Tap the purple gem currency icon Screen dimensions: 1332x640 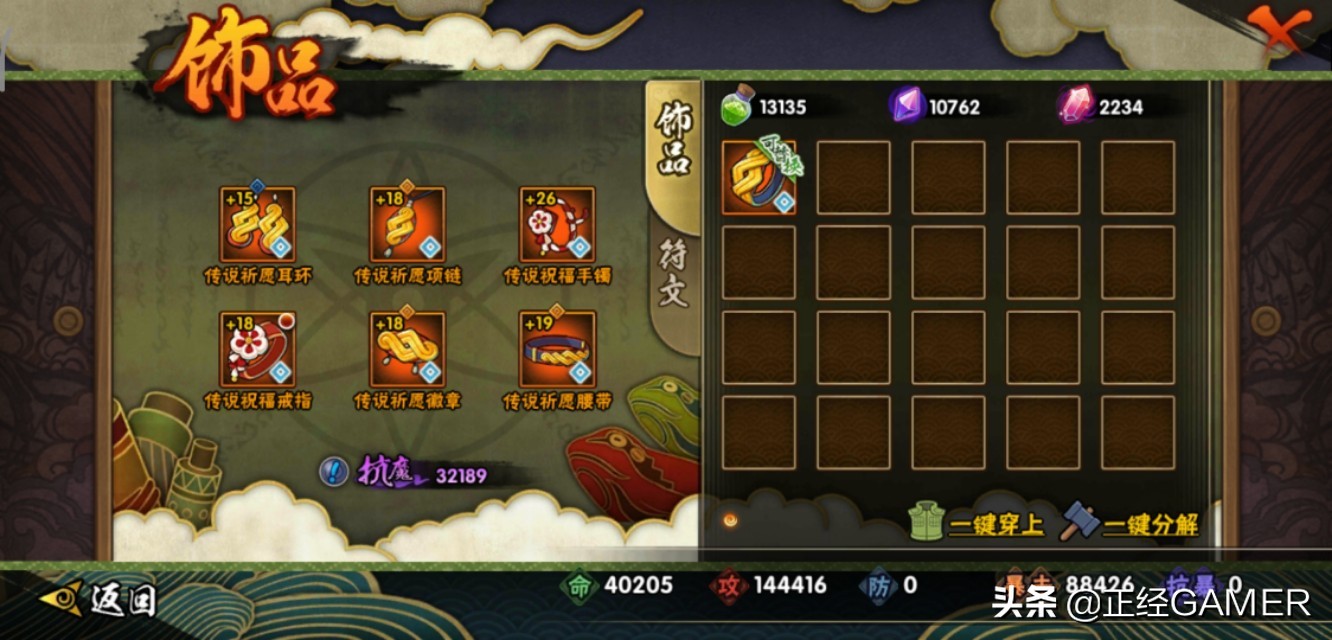(x=906, y=106)
